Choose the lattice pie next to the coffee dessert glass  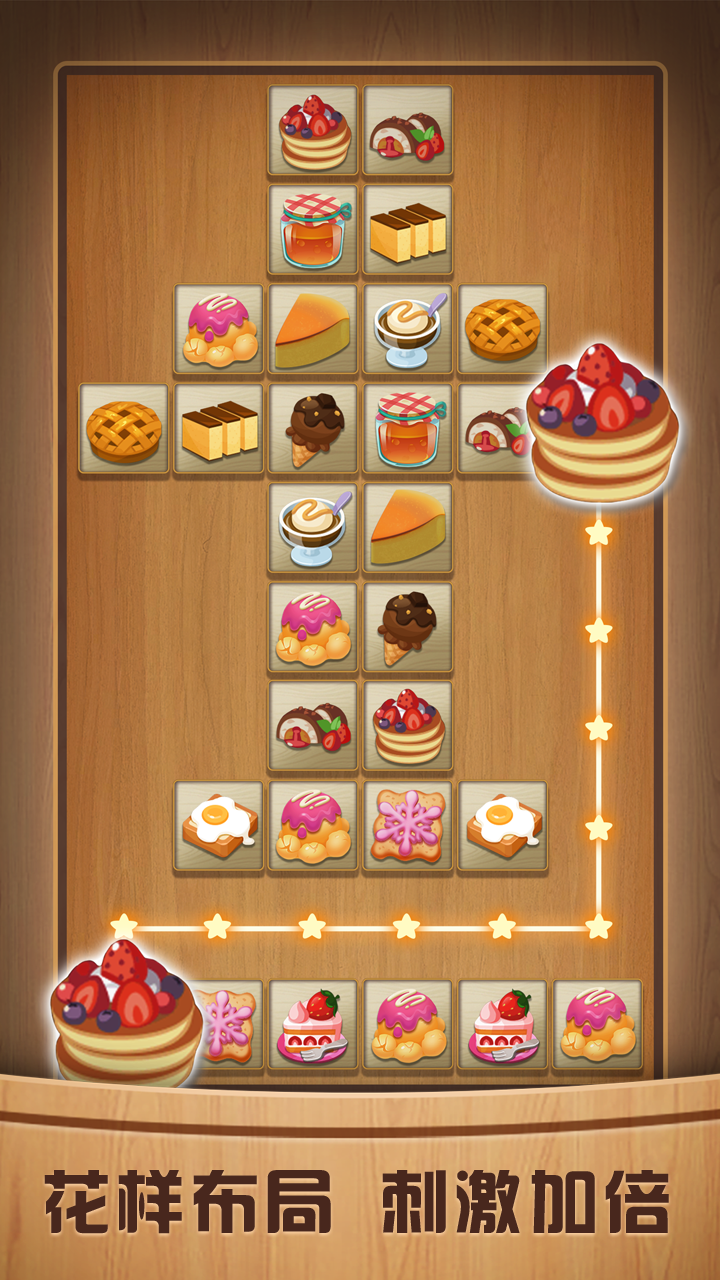pos(502,330)
